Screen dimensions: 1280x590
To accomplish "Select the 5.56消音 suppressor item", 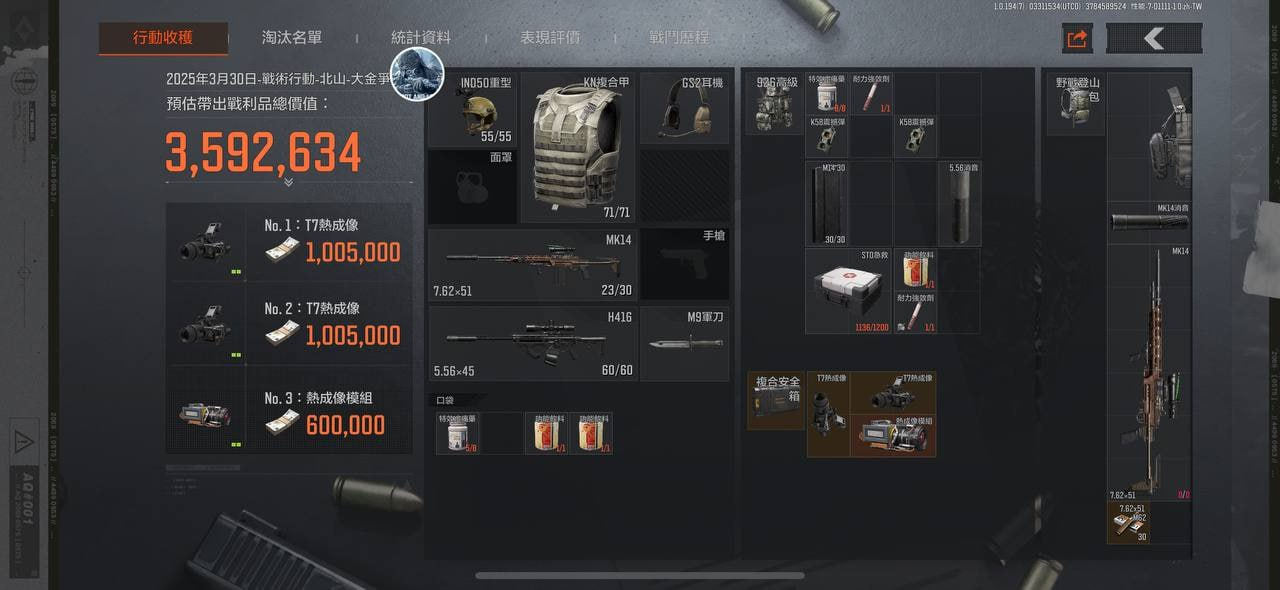I will tap(959, 203).
